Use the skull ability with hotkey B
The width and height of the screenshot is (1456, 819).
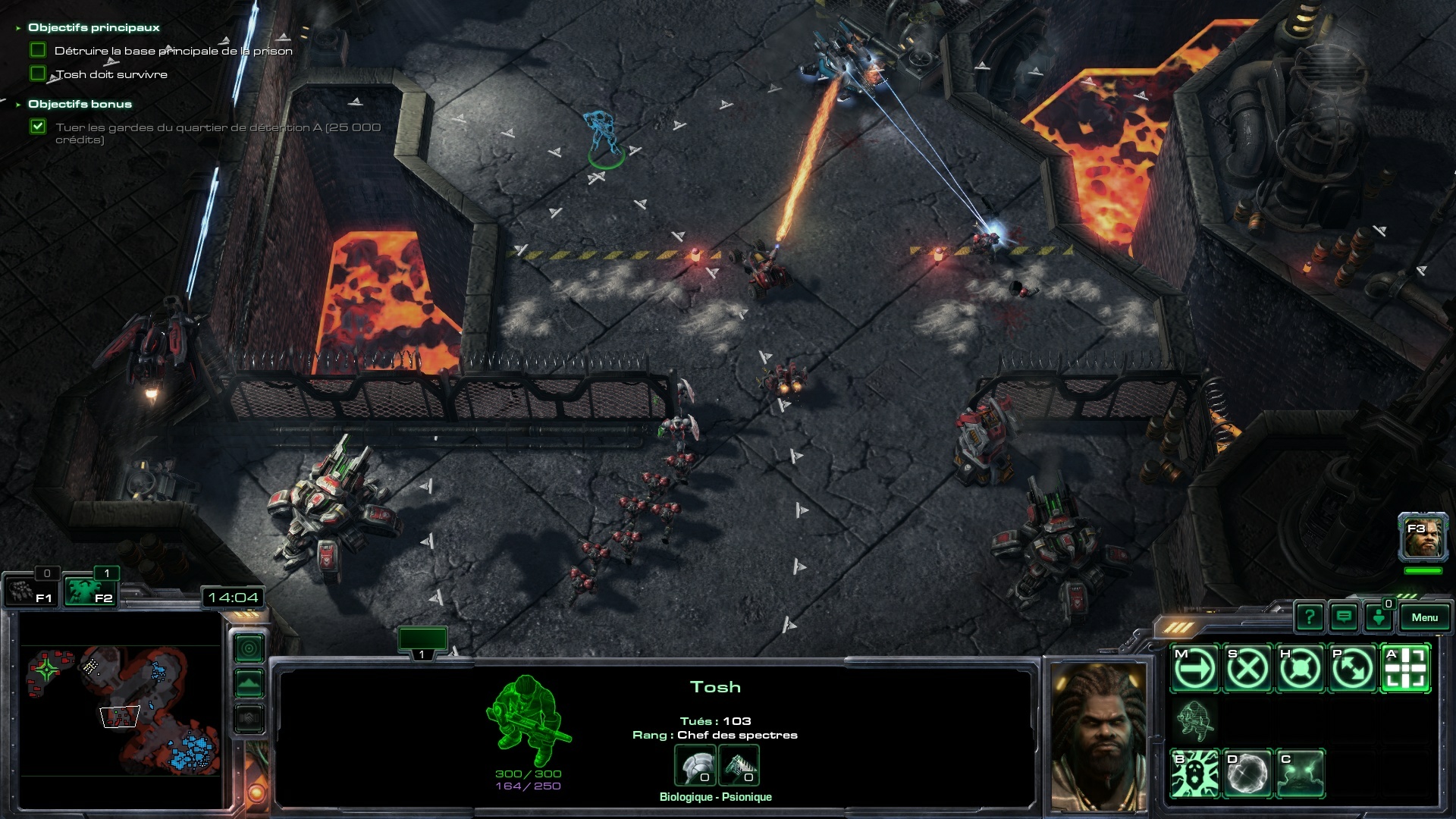(1194, 774)
